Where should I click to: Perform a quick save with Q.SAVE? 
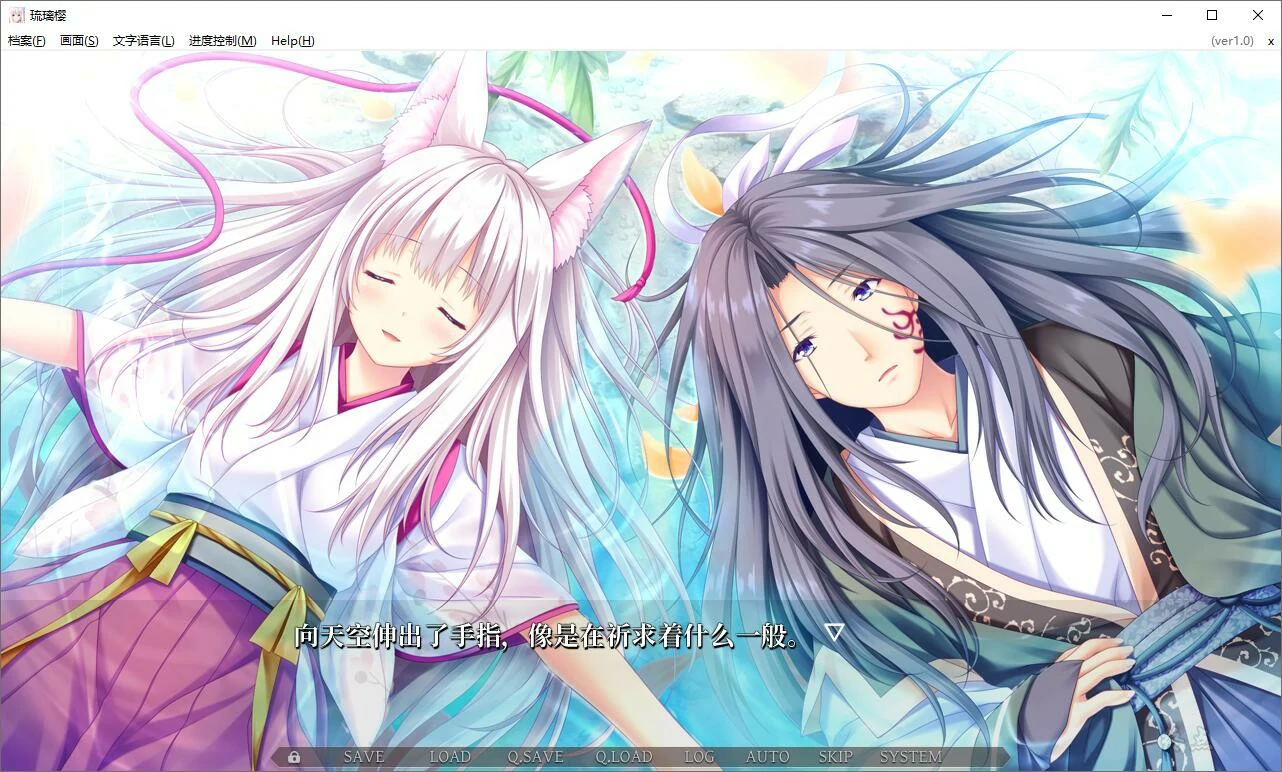pyautogui.click(x=537, y=757)
